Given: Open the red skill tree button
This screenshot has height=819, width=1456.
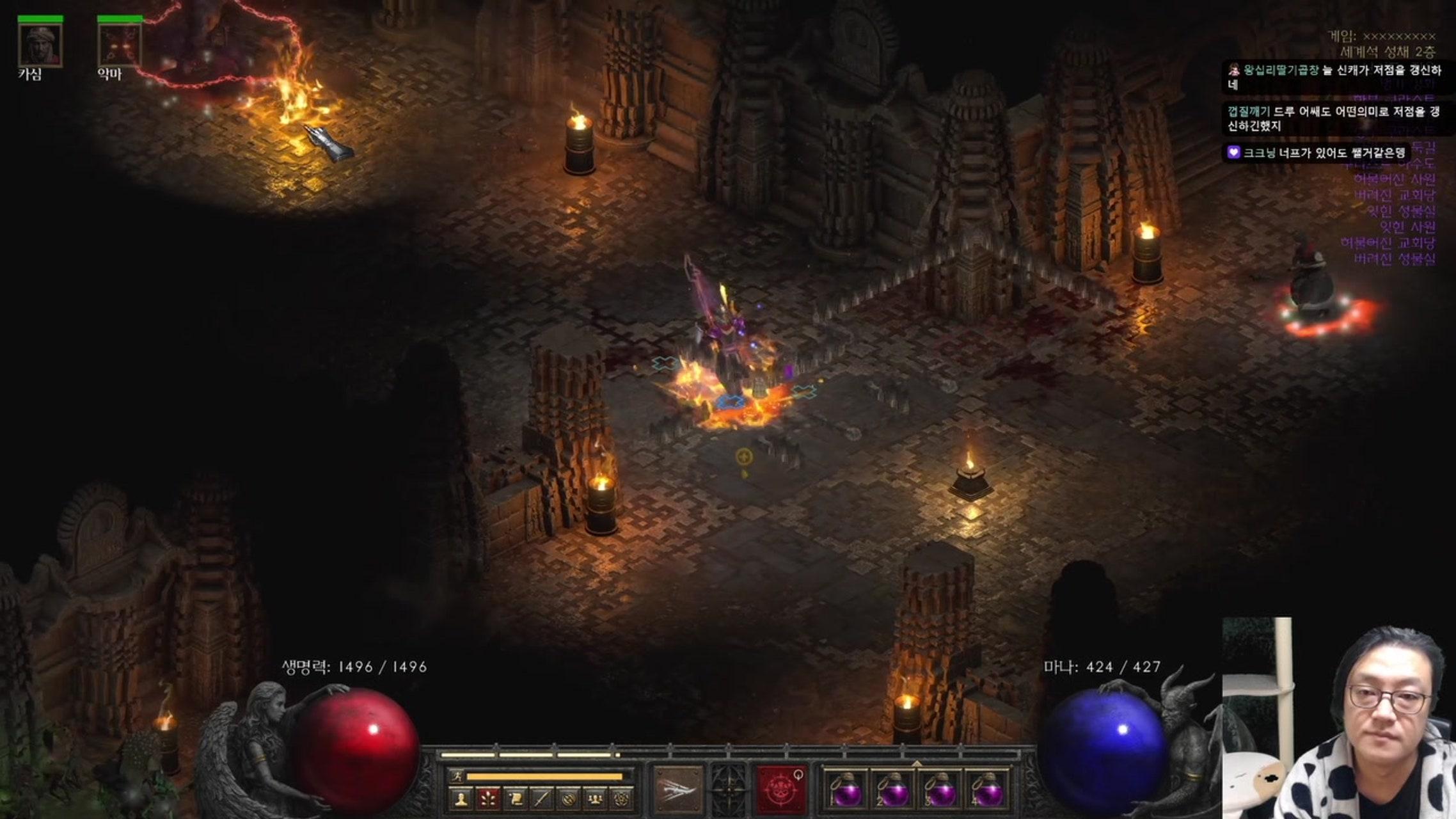Looking at the screenshot, I should point(488,798).
